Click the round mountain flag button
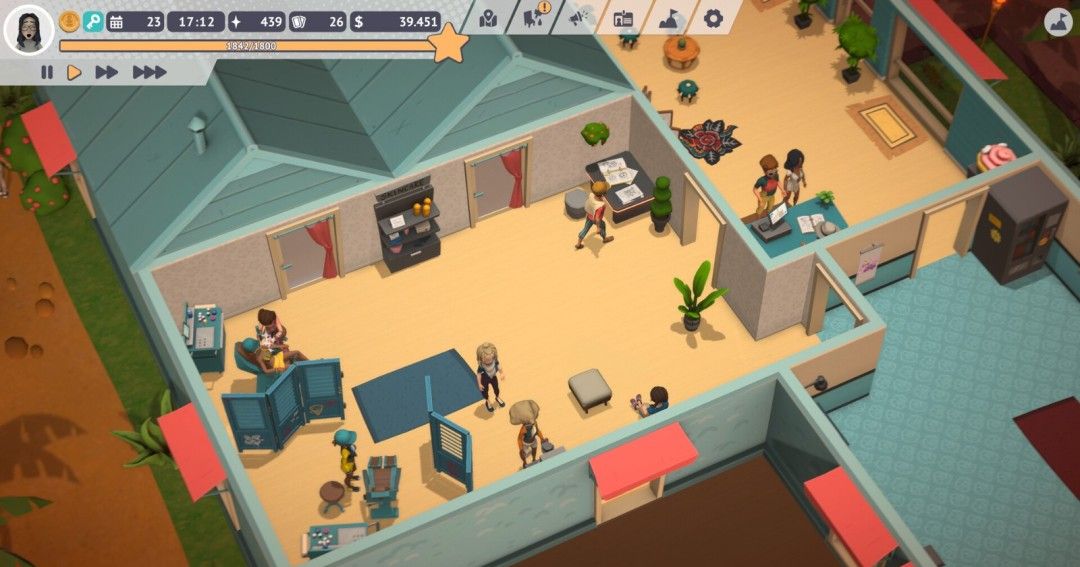Image resolution: width=1080 pixels, height=567 pixels. (1058, 22)
